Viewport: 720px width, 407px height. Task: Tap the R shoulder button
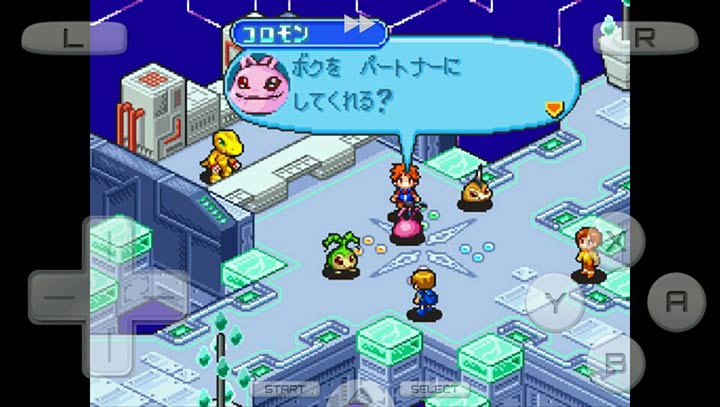tap(645, 39)
